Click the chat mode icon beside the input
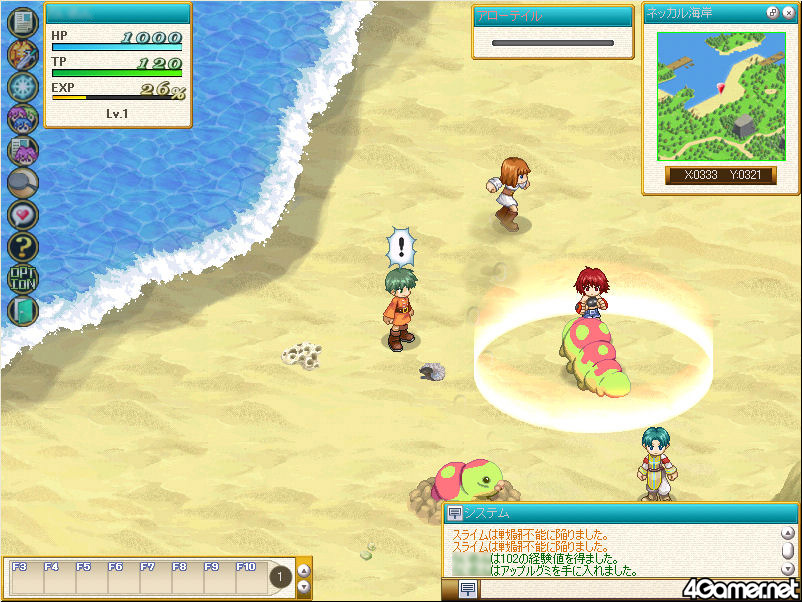 tap(467, 590)
